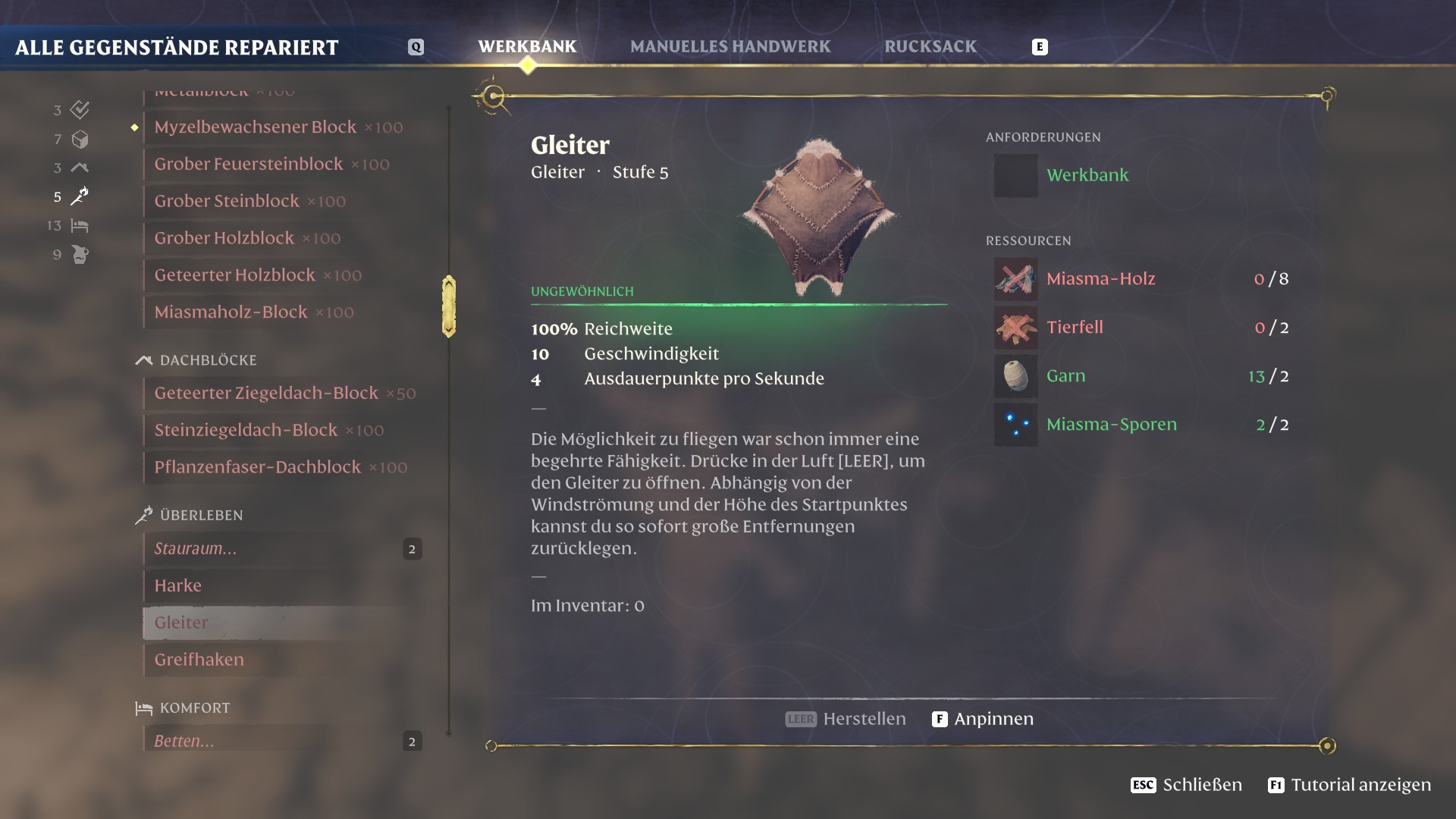Screen dimensions: 1456x819
Task: Open the bed comfort category icon
Action: [x=79, y=225]
